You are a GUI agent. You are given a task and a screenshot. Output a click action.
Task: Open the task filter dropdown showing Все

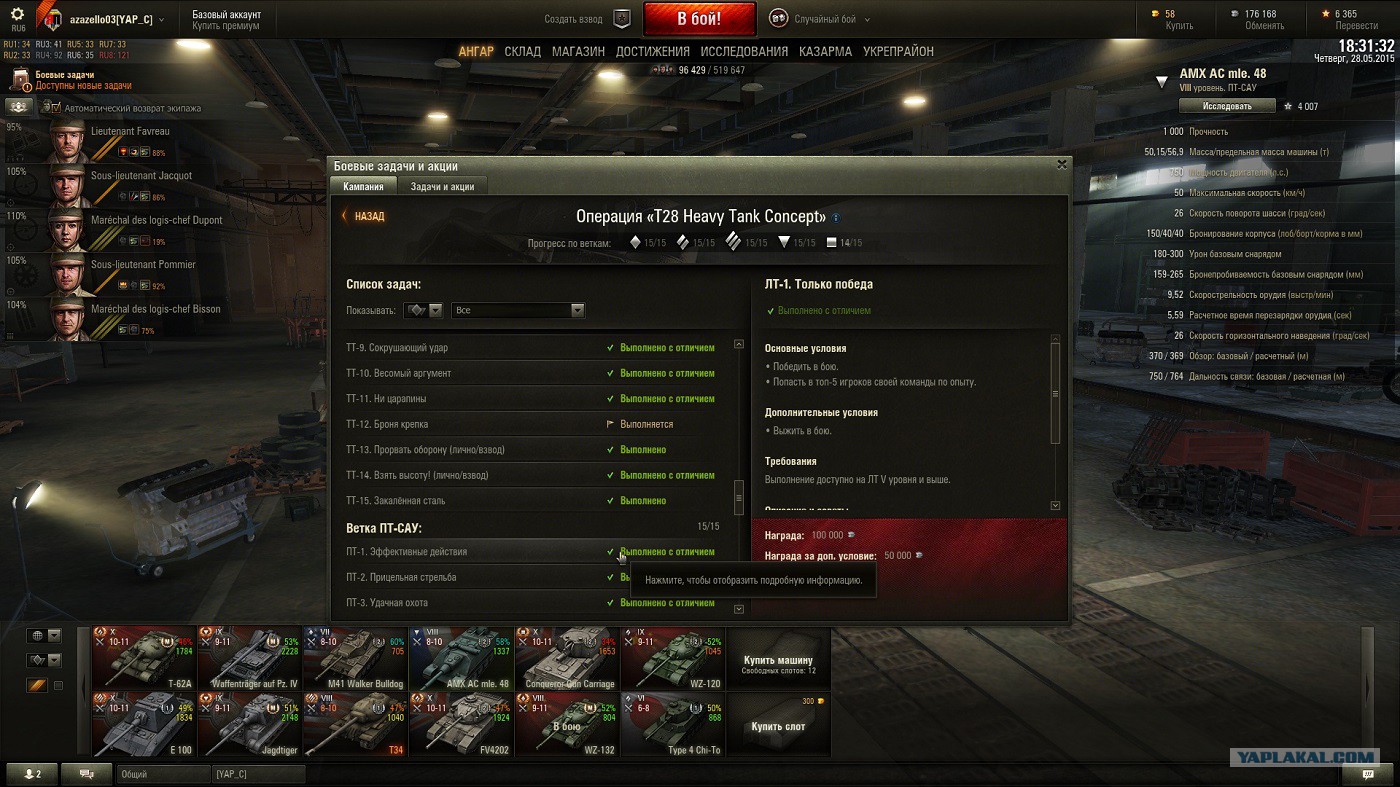(x=518, y=311)
